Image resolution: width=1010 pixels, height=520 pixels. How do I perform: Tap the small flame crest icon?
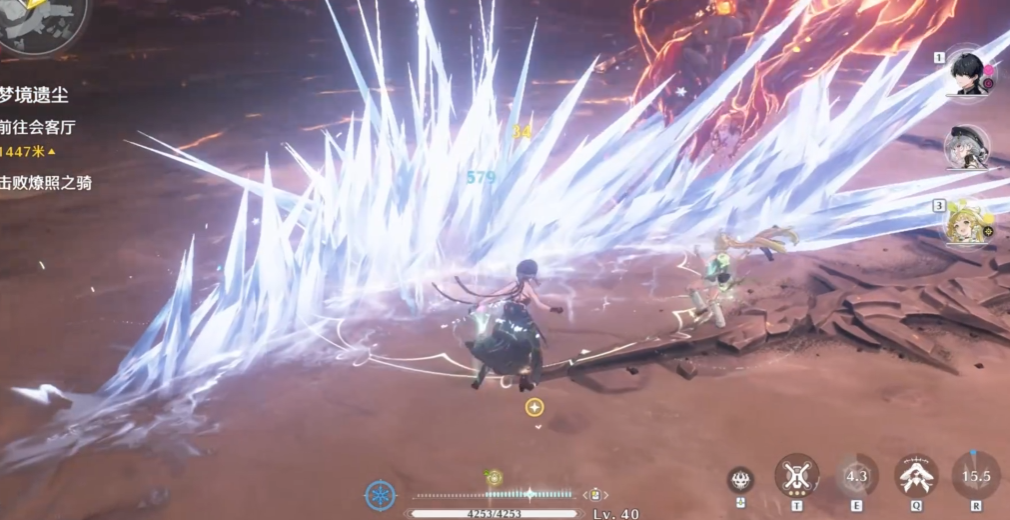740,478
